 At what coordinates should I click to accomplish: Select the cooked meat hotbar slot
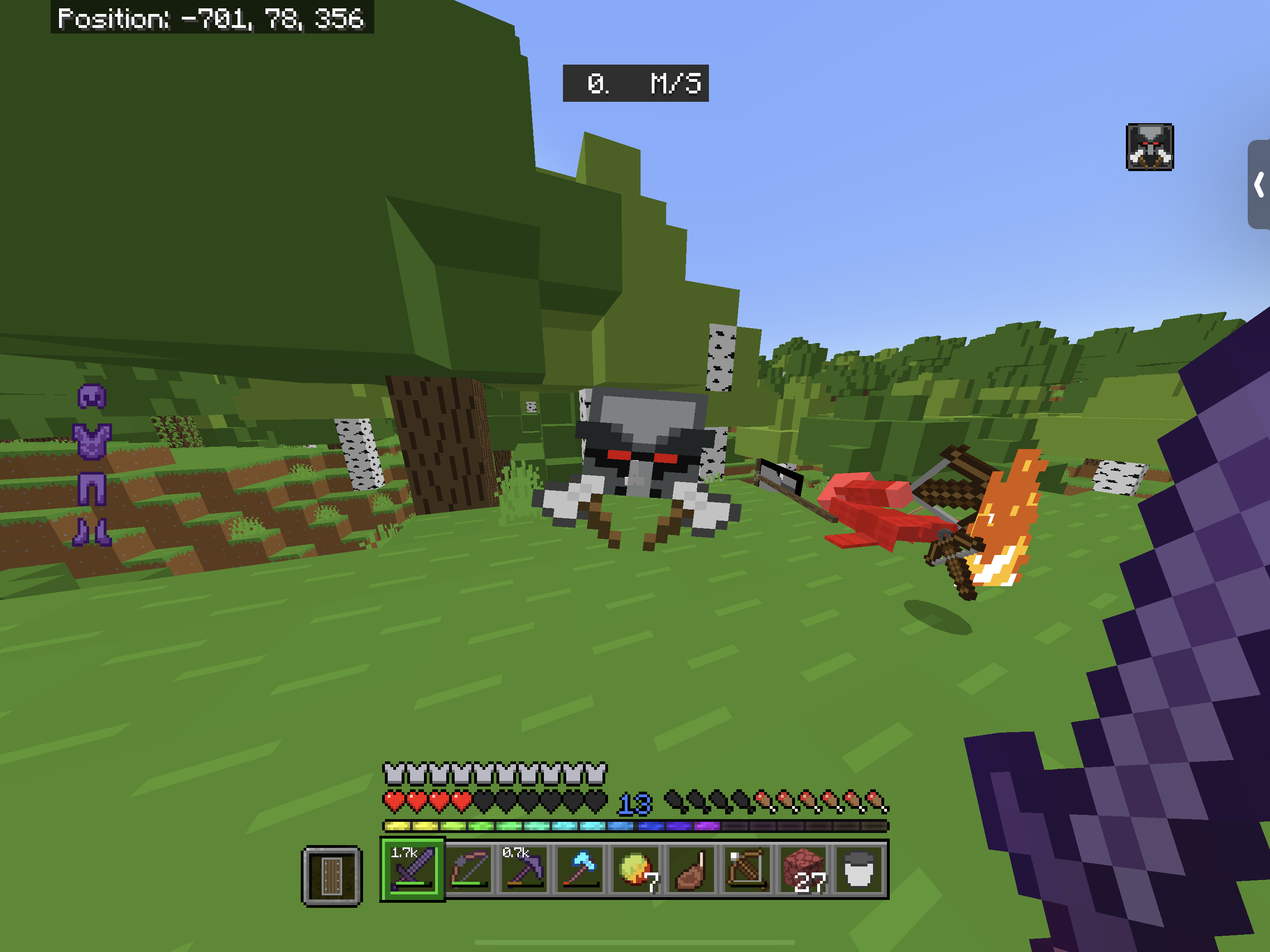tap(691, 869)
